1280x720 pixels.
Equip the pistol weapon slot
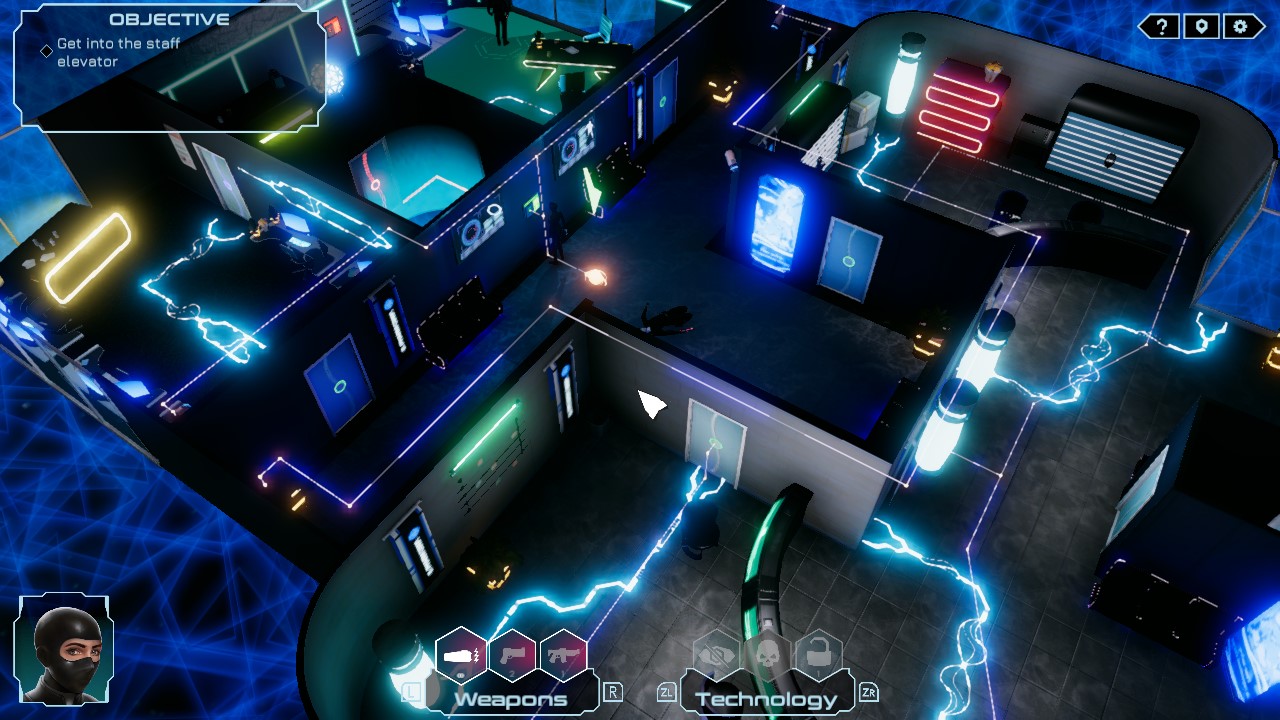click(512, 655)
